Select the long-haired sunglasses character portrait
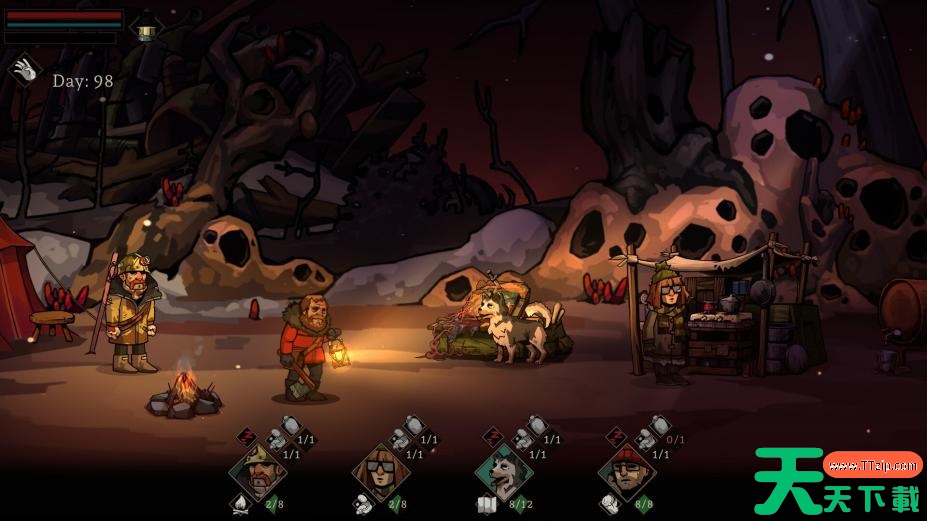 pos(381,469)
